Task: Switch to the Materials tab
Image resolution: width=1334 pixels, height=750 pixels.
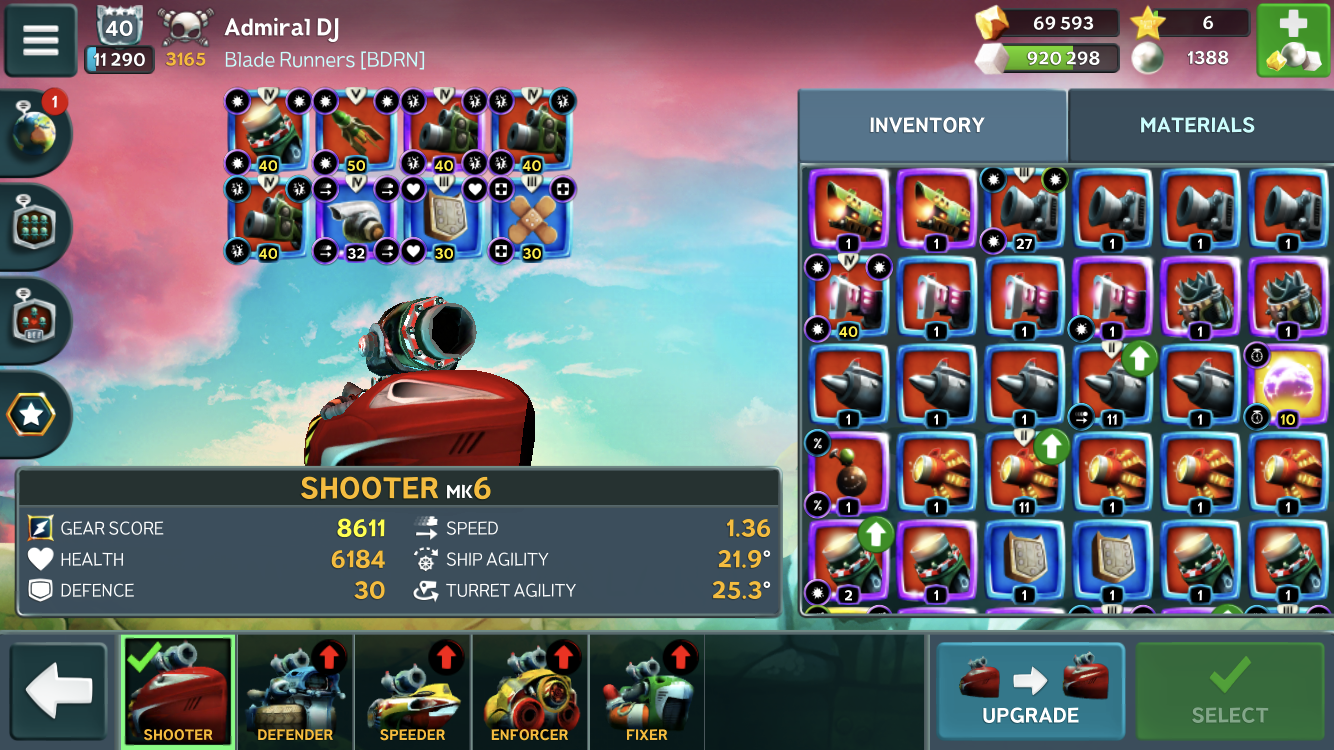Action: click(1197, 125)
